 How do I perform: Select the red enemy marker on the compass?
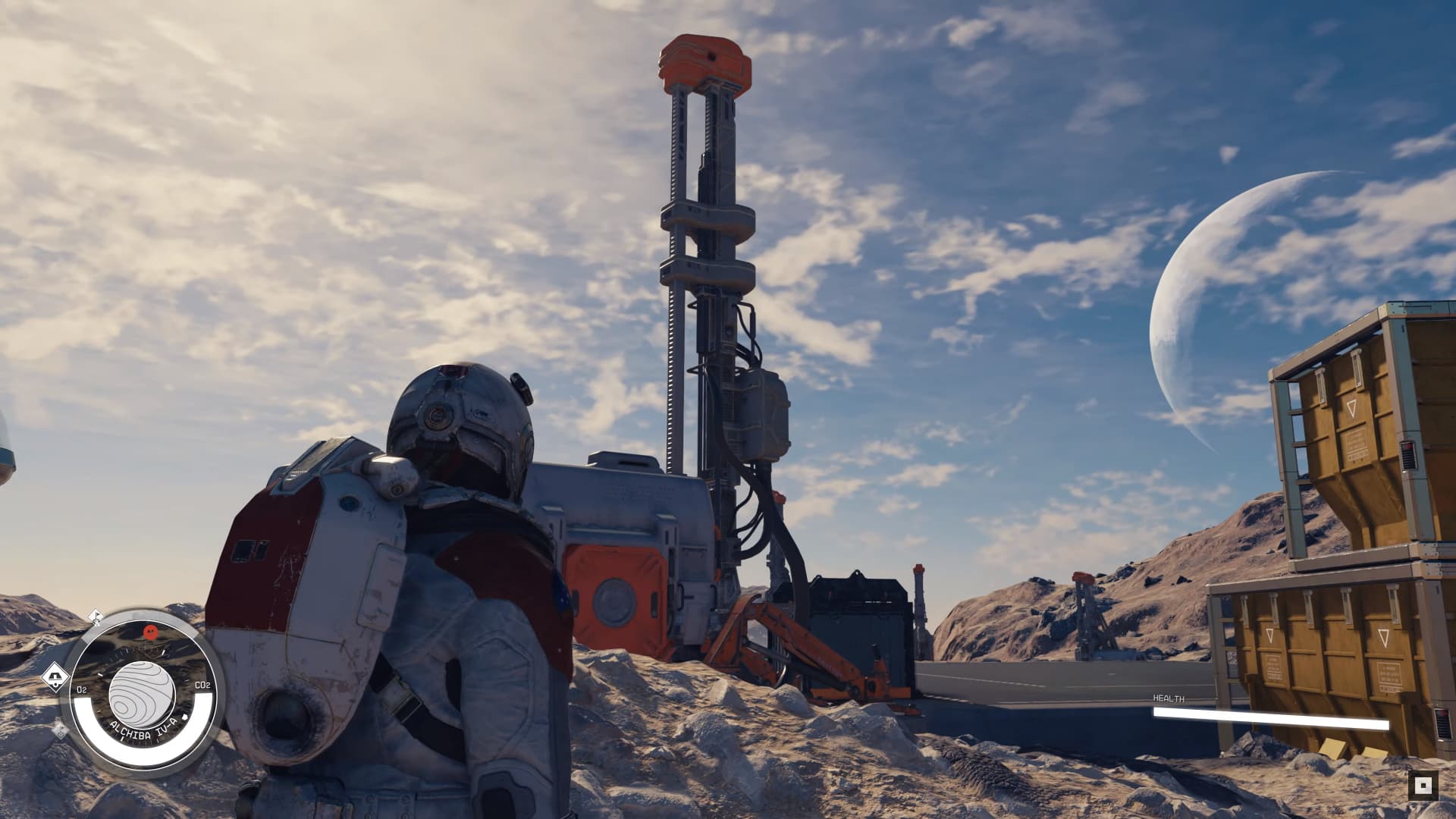[150, 631]
